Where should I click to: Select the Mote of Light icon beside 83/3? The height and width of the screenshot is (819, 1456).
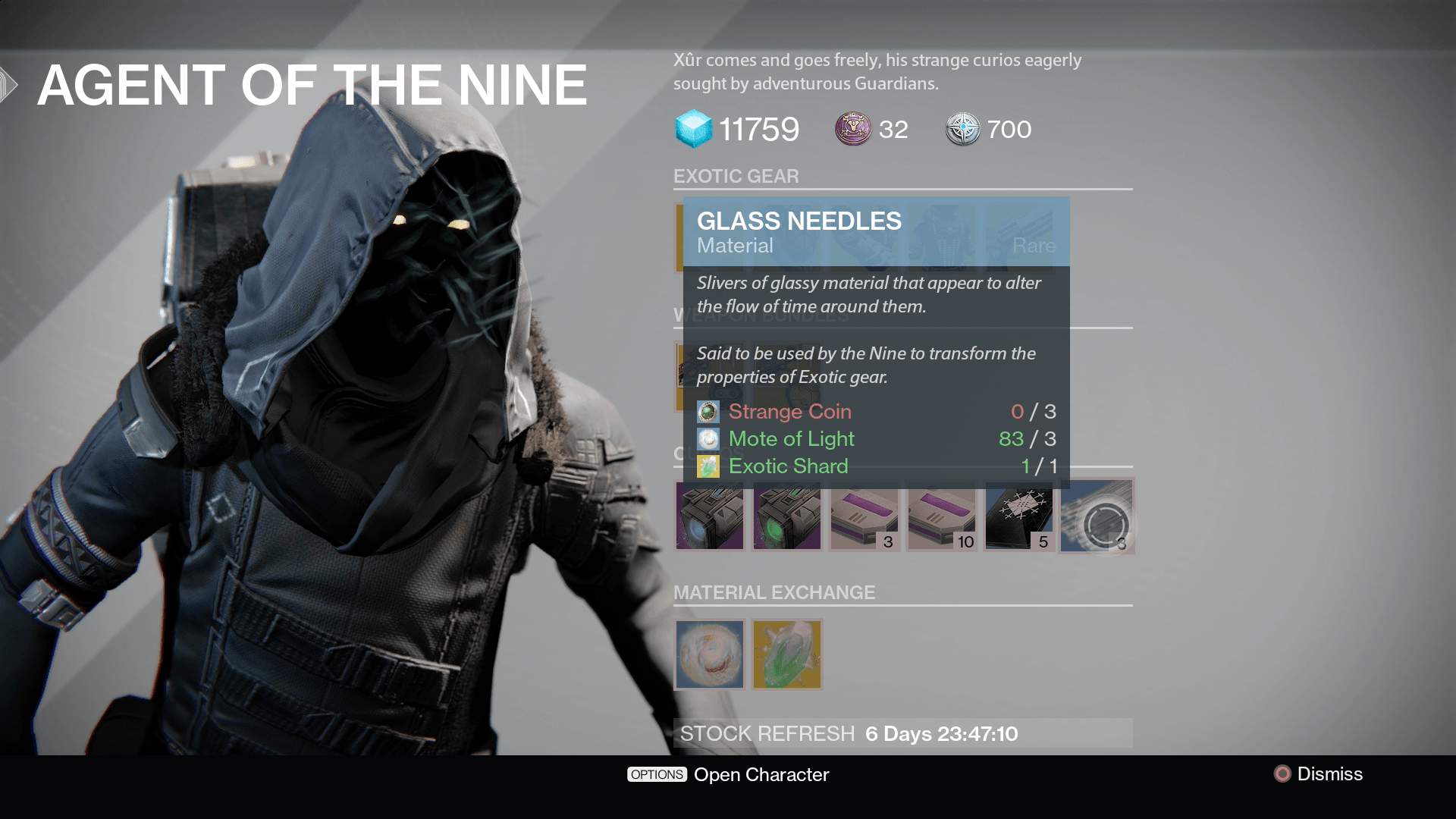pos(708,439)
